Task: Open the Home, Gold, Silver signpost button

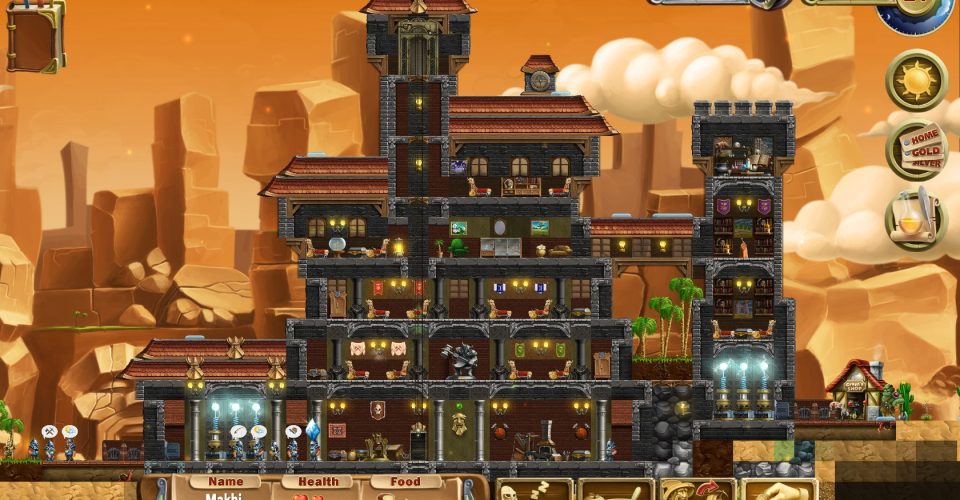Action: (916, 149)
